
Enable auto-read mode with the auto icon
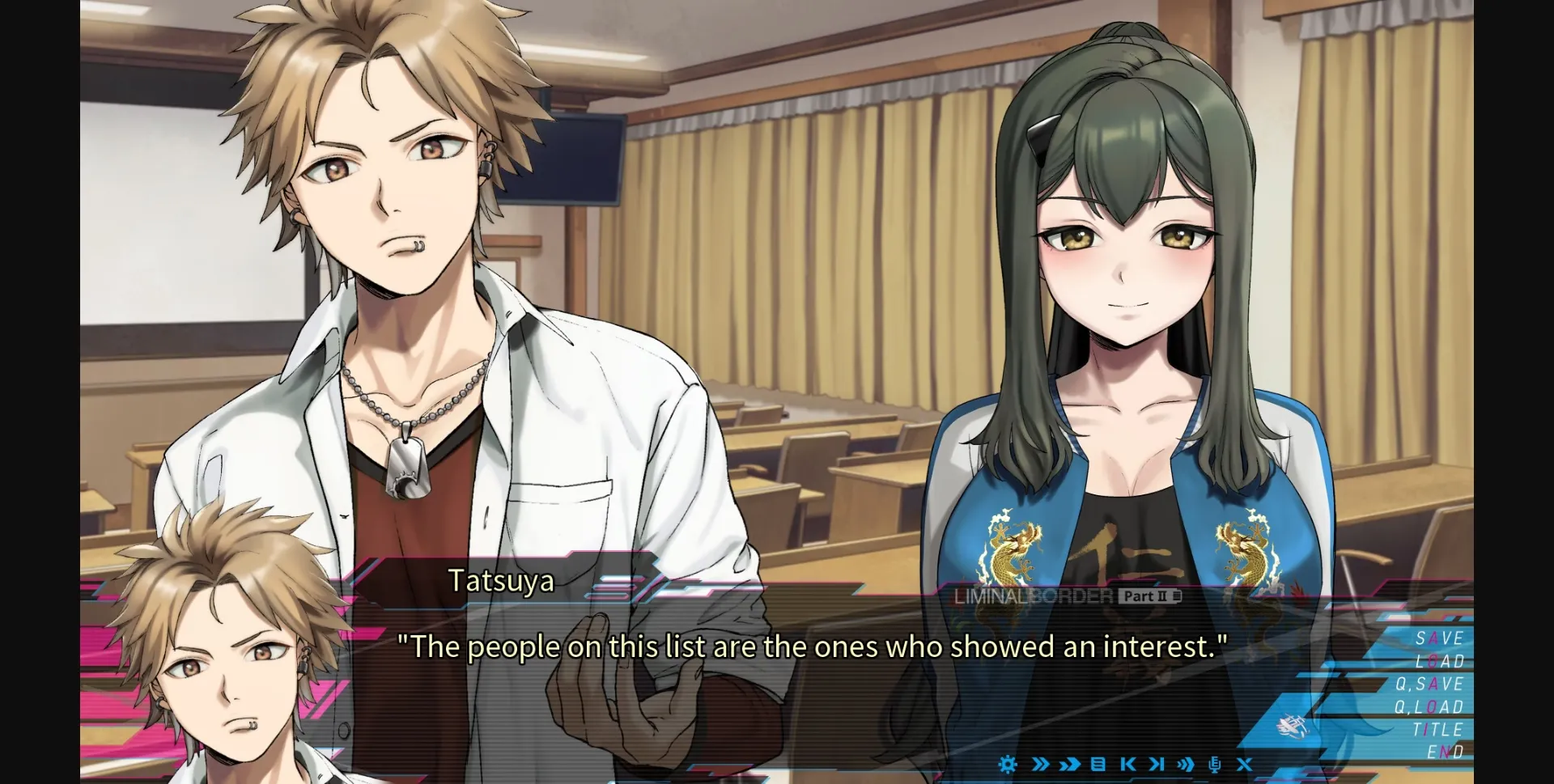point(1183,765)
